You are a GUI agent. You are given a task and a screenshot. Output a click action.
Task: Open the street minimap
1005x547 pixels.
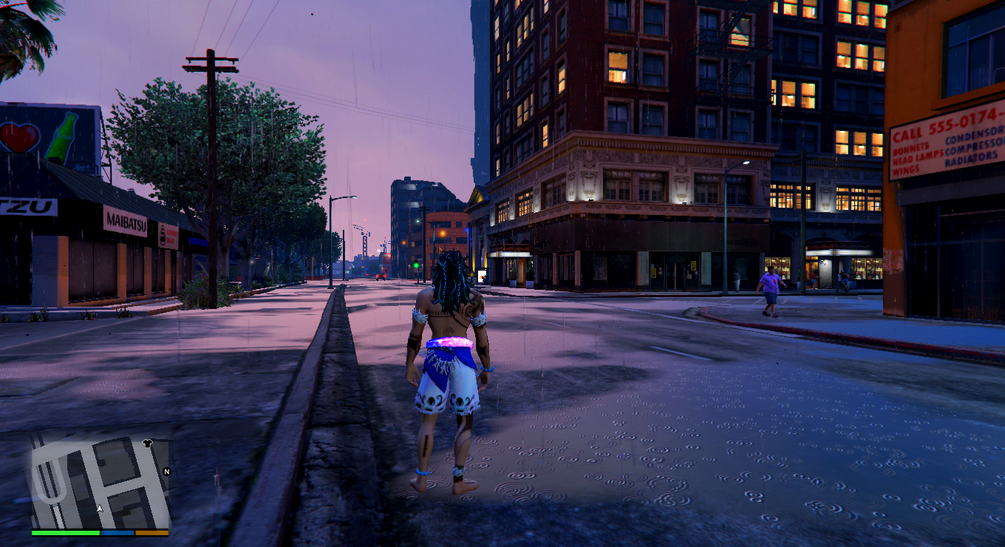[x=100, y=480]
